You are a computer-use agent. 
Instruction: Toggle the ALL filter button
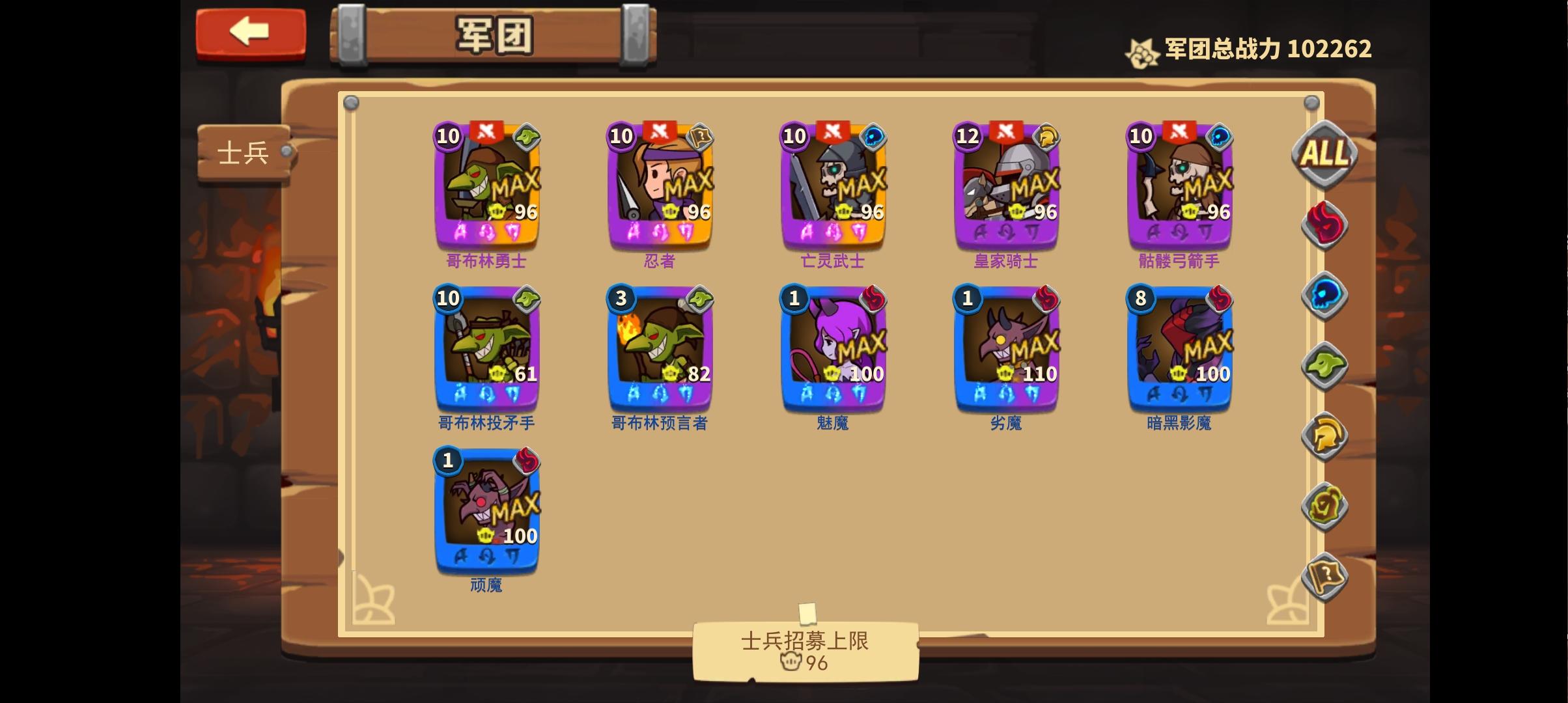pos(1324,154)
